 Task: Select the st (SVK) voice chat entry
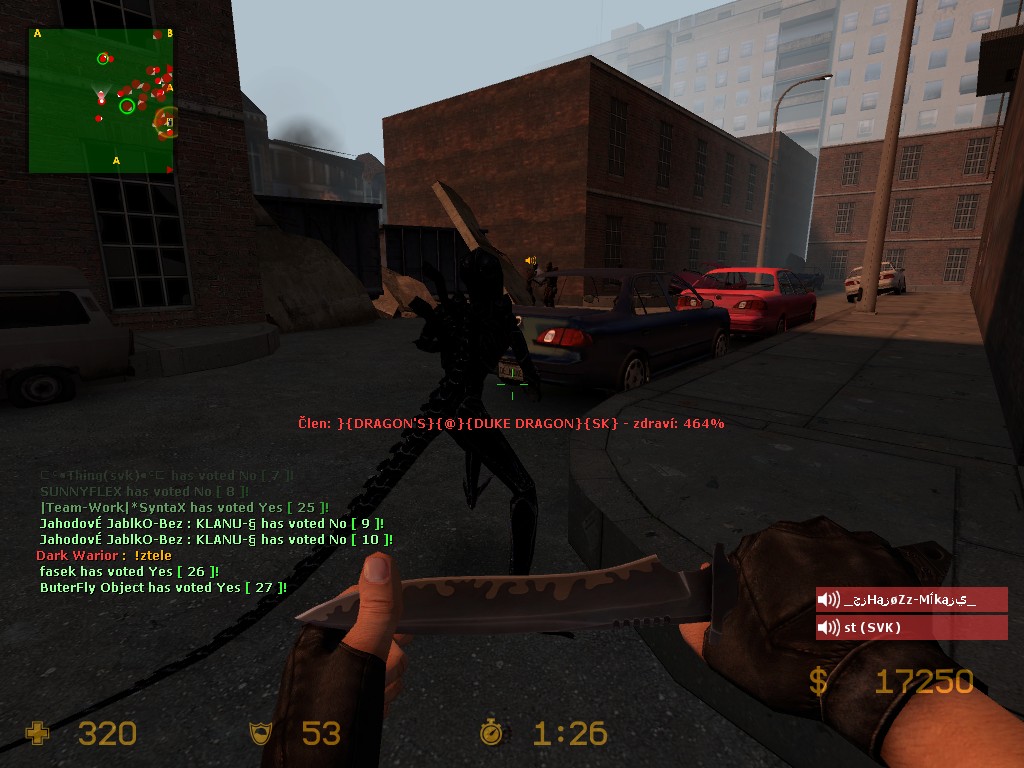coord(911,628)
